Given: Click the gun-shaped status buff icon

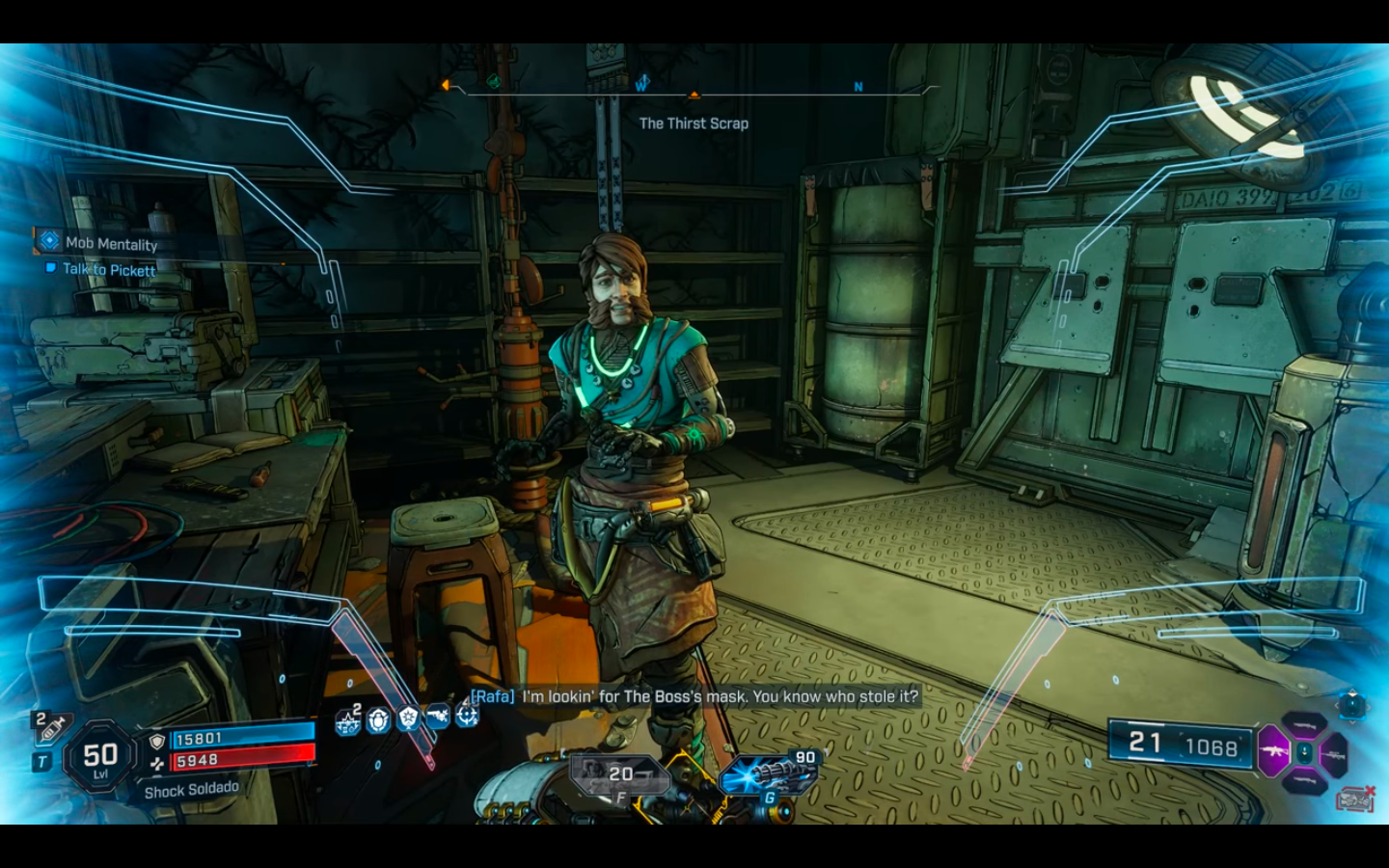Looking at the screenshot, I should [x=438, y=717].
